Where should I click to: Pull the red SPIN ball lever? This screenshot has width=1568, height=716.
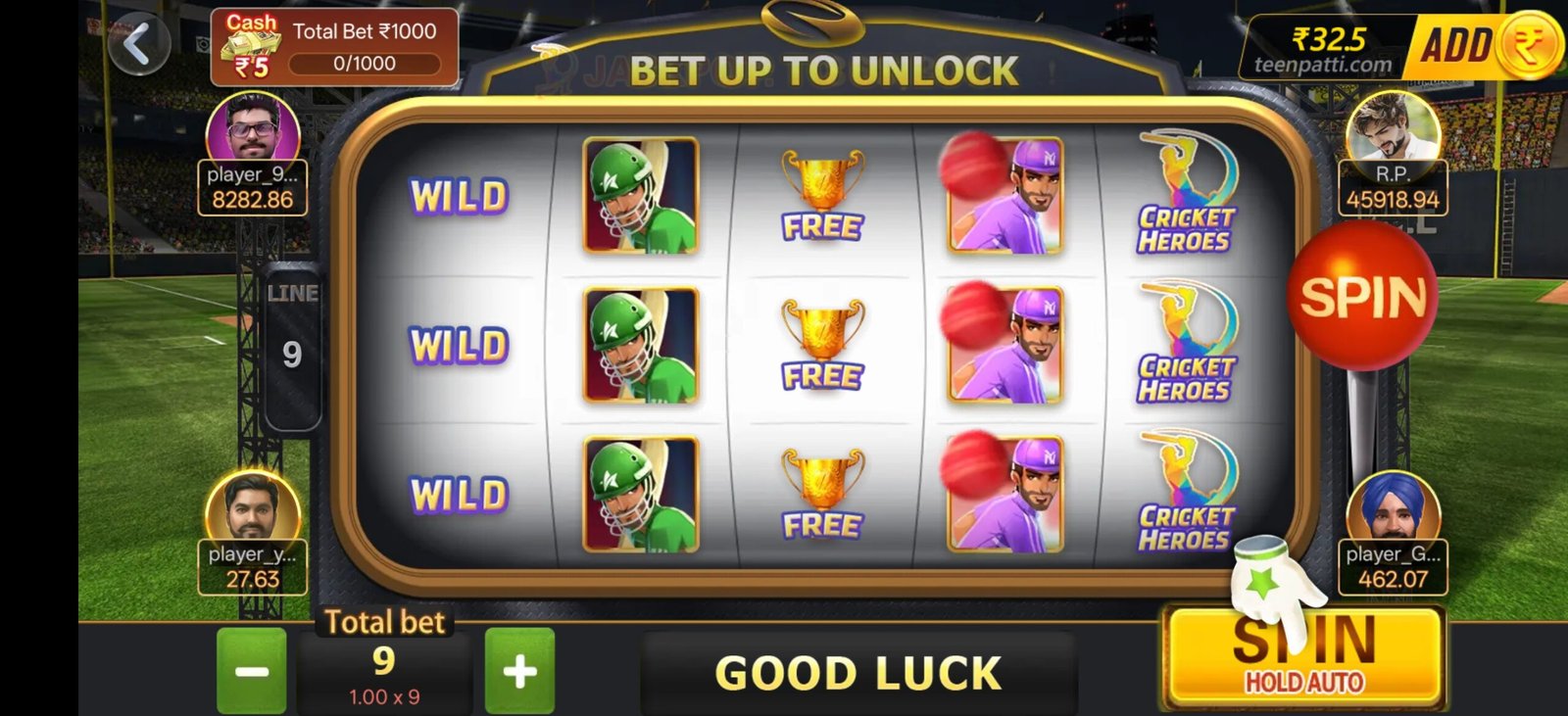(1361, 297)
